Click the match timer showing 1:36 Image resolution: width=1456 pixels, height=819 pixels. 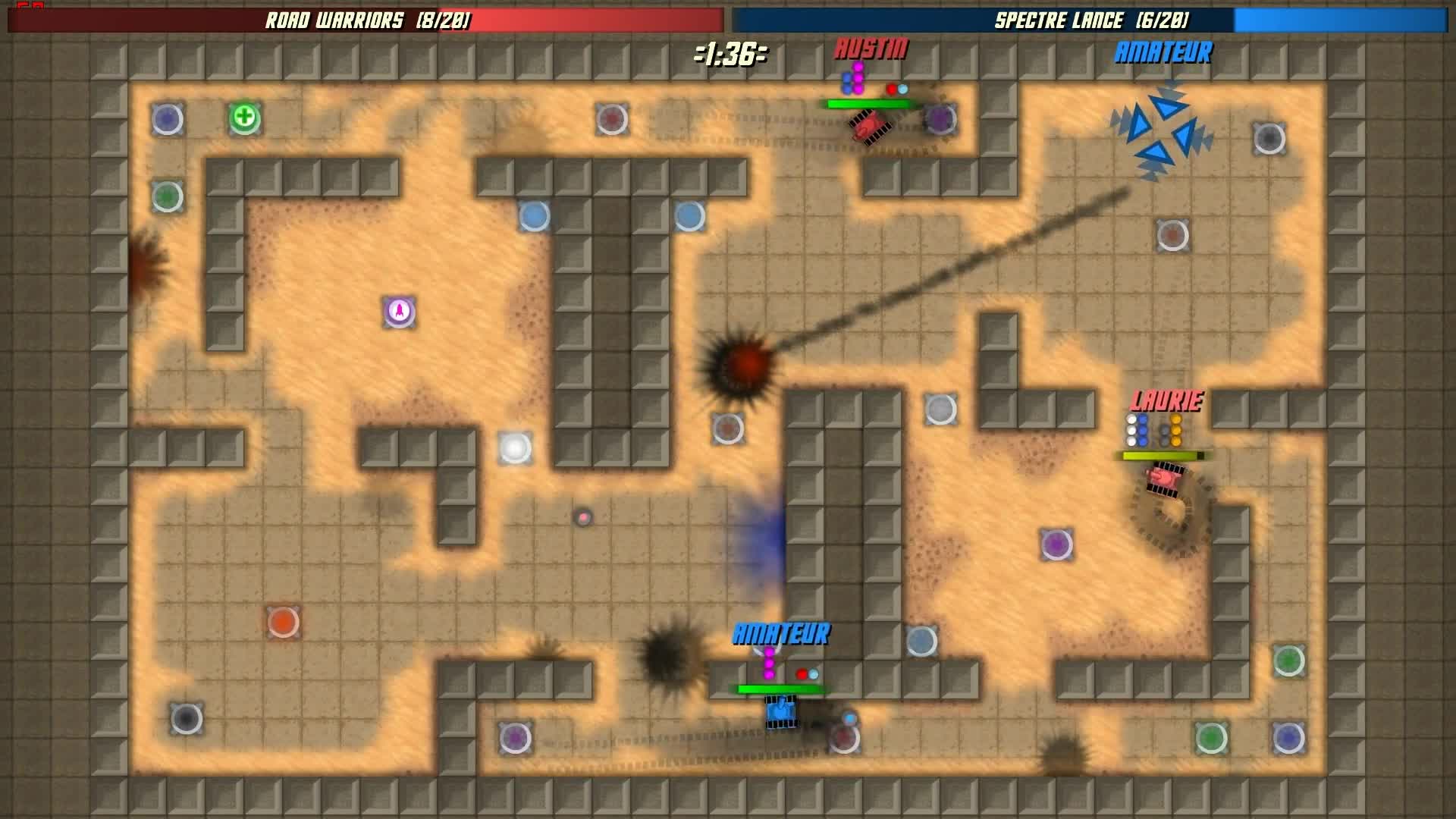(x=731, y=52)
